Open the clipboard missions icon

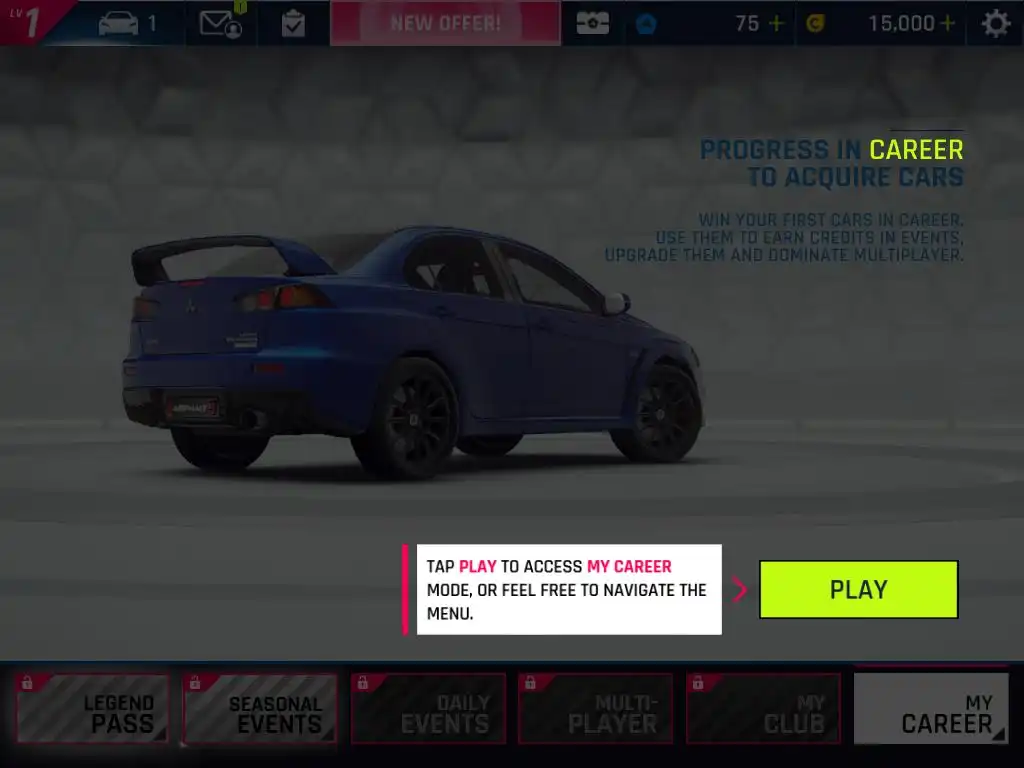(293, 23)
